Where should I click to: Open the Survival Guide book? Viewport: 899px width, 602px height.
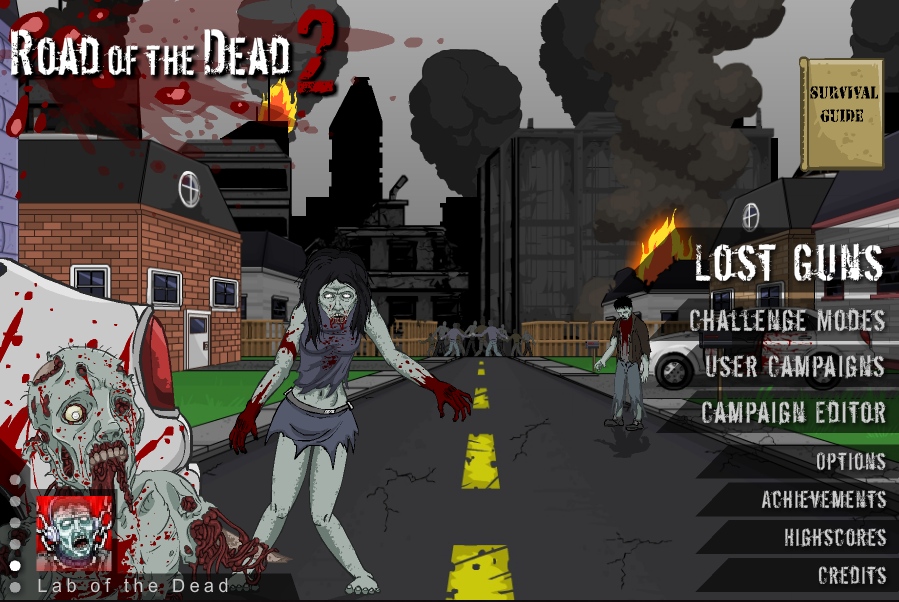coord(842,113)
